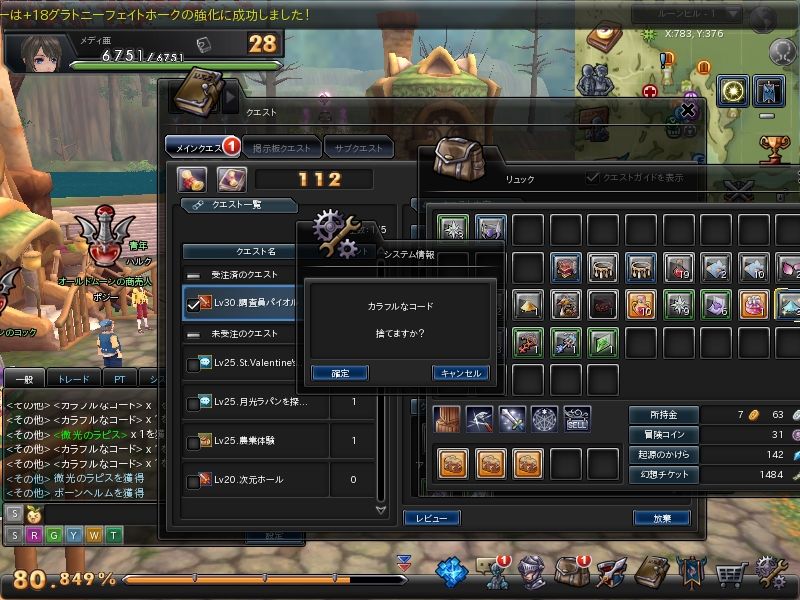Screen dimensions: 800x600
Task: Open the backpack icon on bottom bar
Action: click(x=571, y=572)
